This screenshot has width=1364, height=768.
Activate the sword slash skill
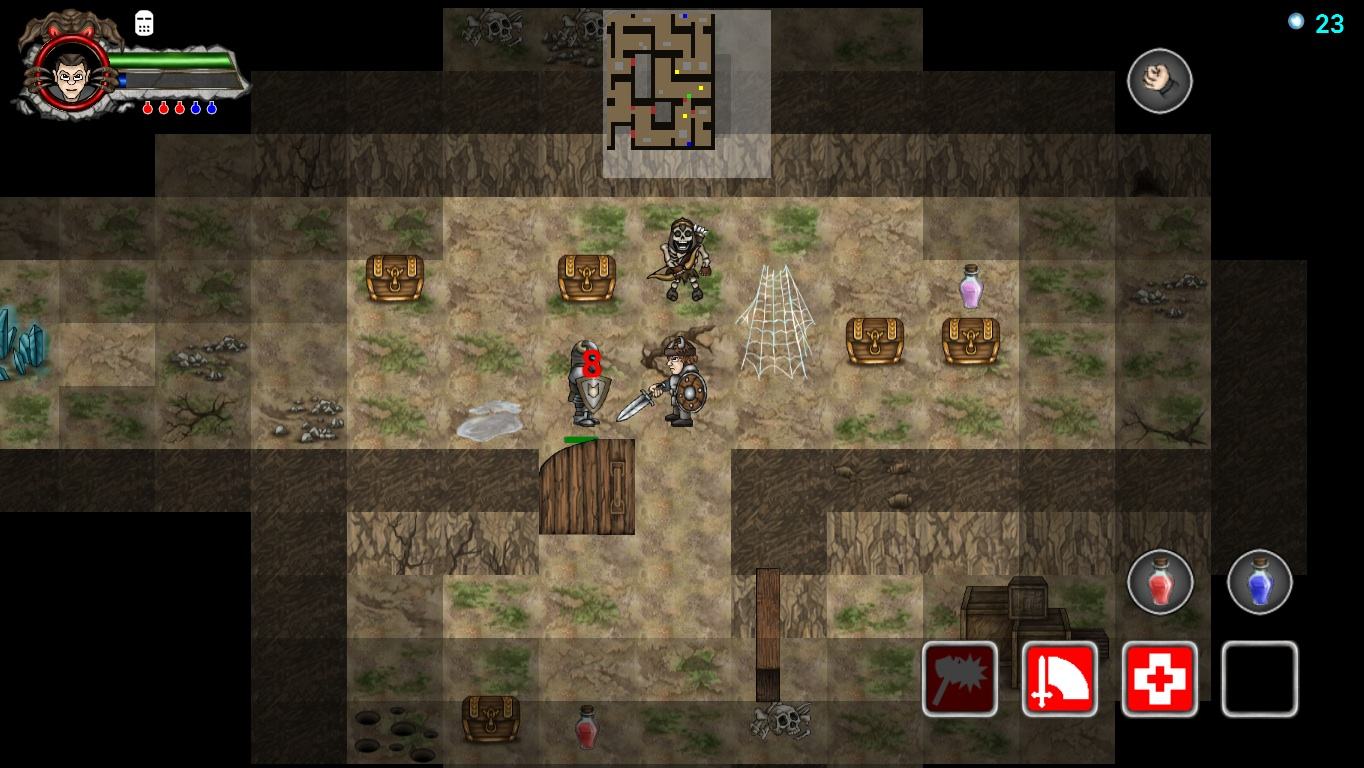(1059, 679)
